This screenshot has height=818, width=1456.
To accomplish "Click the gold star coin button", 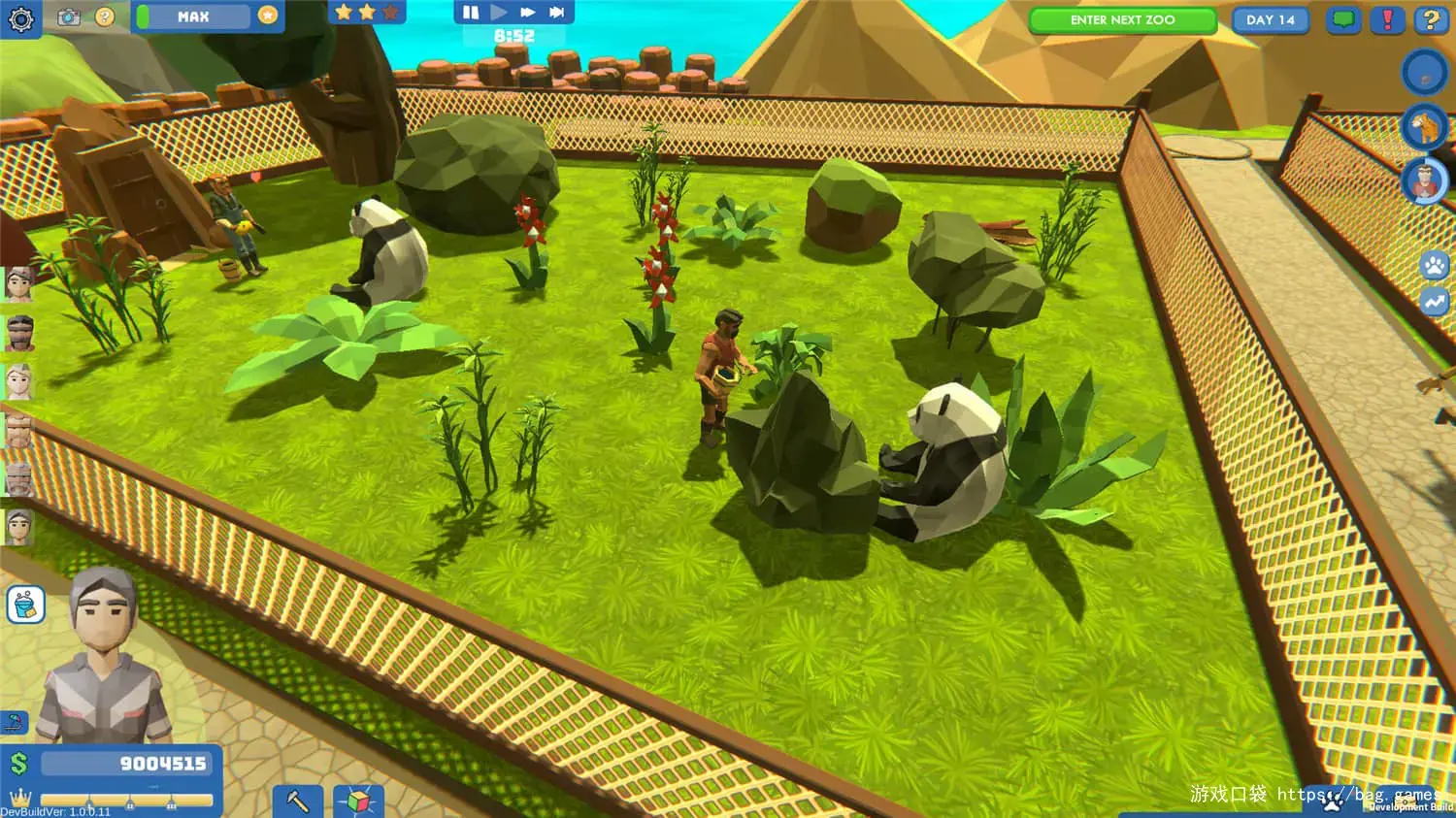I will pyautogui.click(x=268, y=16).
